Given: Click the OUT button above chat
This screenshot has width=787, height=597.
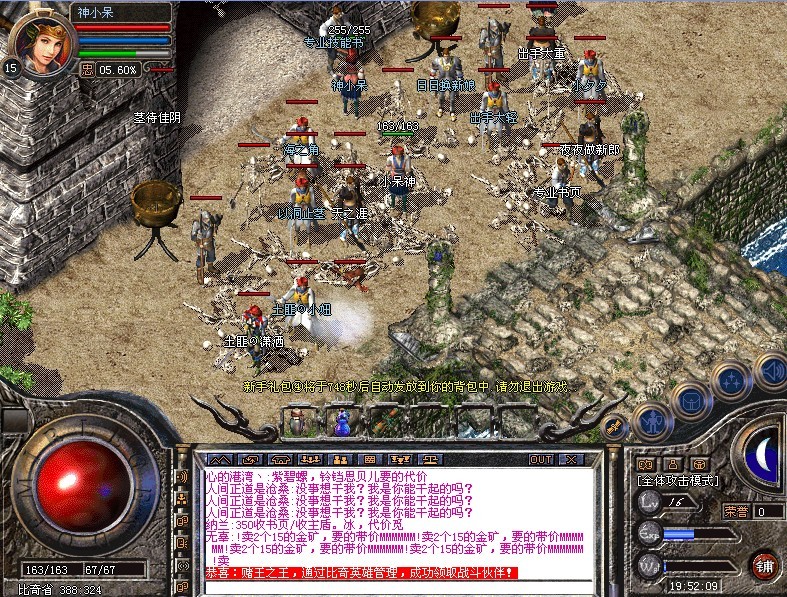Looking at the screenshot, I should [x=540, y=460].
